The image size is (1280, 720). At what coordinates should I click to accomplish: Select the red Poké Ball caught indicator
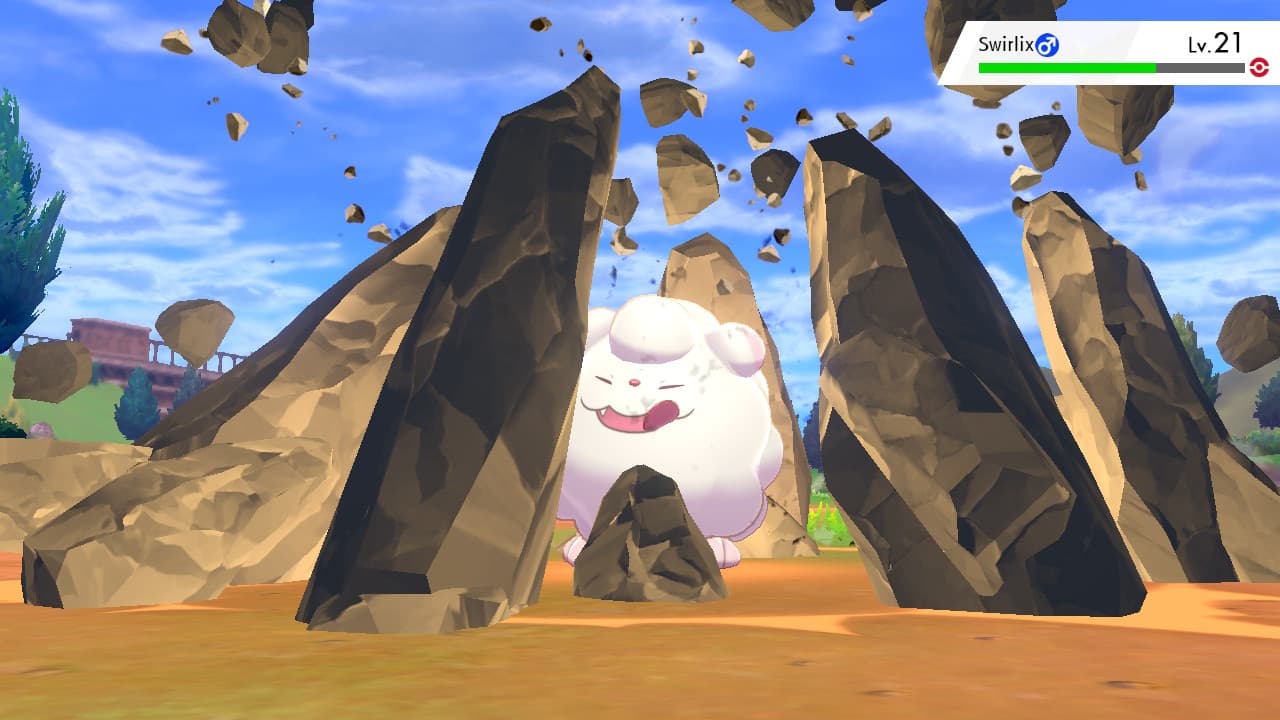click(x=1259, y=67)
